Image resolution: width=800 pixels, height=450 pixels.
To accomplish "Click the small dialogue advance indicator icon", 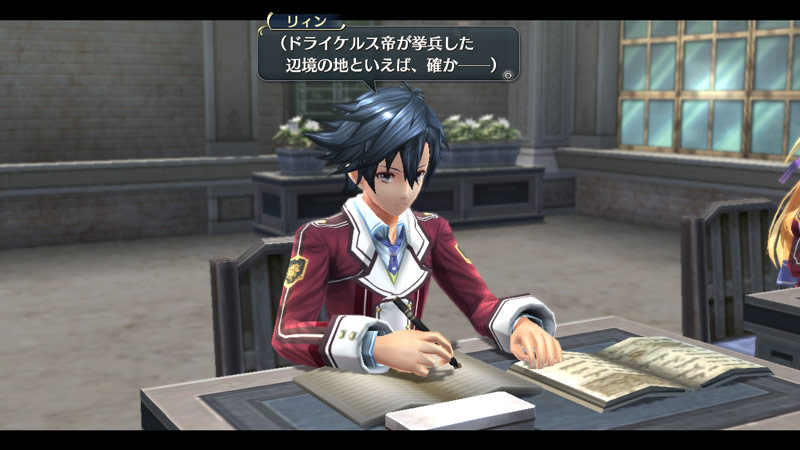I will pyautogui.click(x=508, y=74).
